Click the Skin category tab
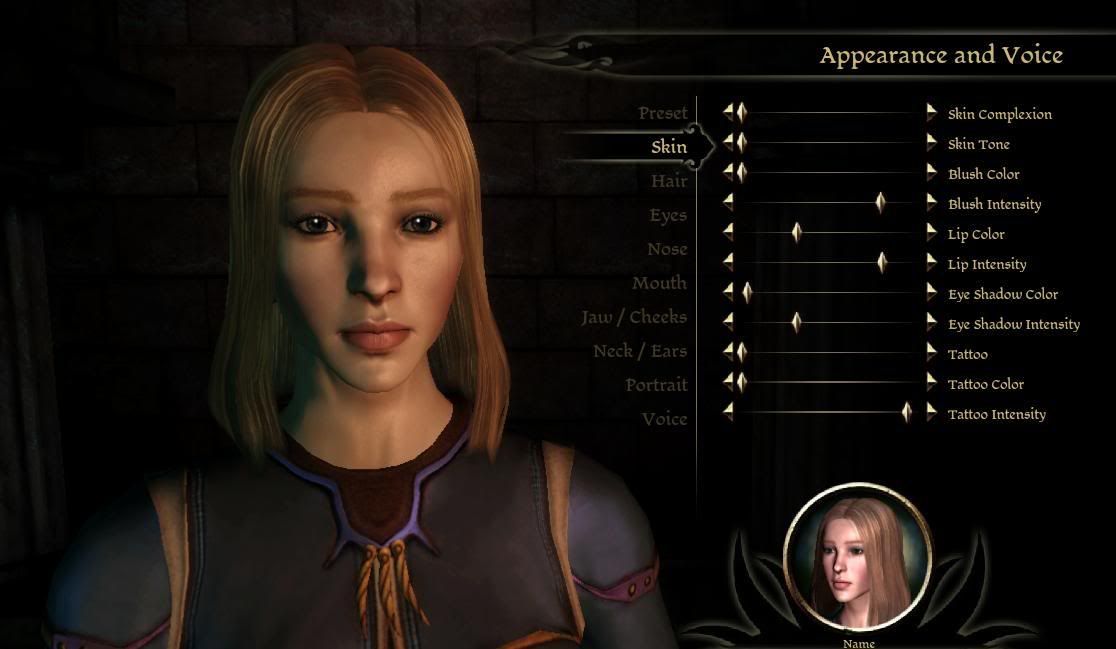This screenshot has height=649, width=1116. pyautogui.click(x=669, y=147)
